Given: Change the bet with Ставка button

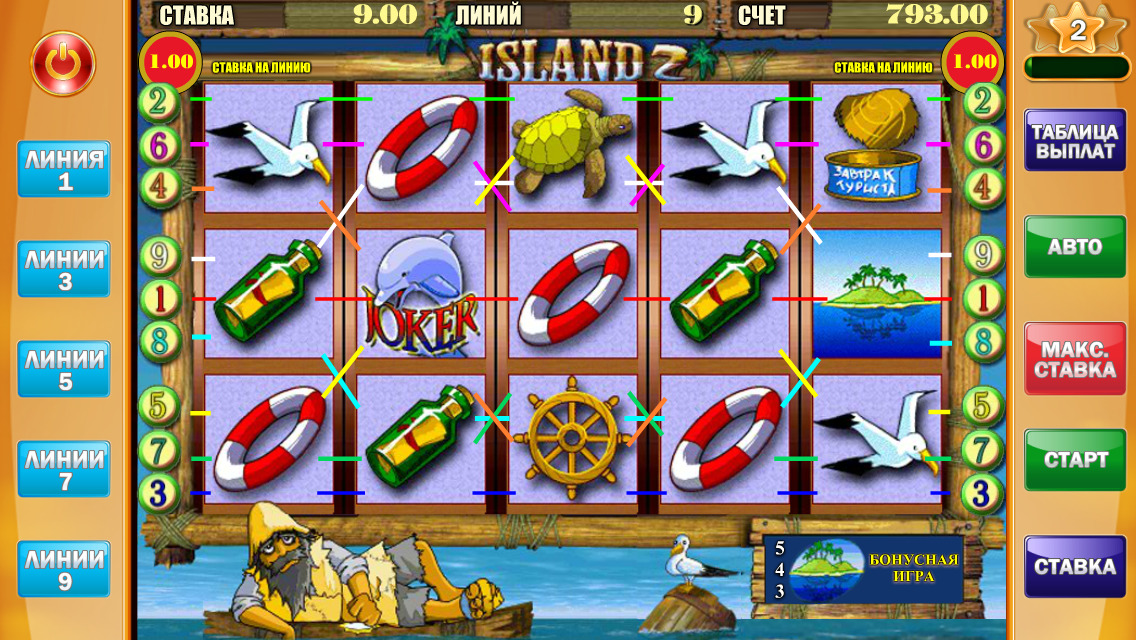Looking at the screenshot, I should tap(1074, 567).
